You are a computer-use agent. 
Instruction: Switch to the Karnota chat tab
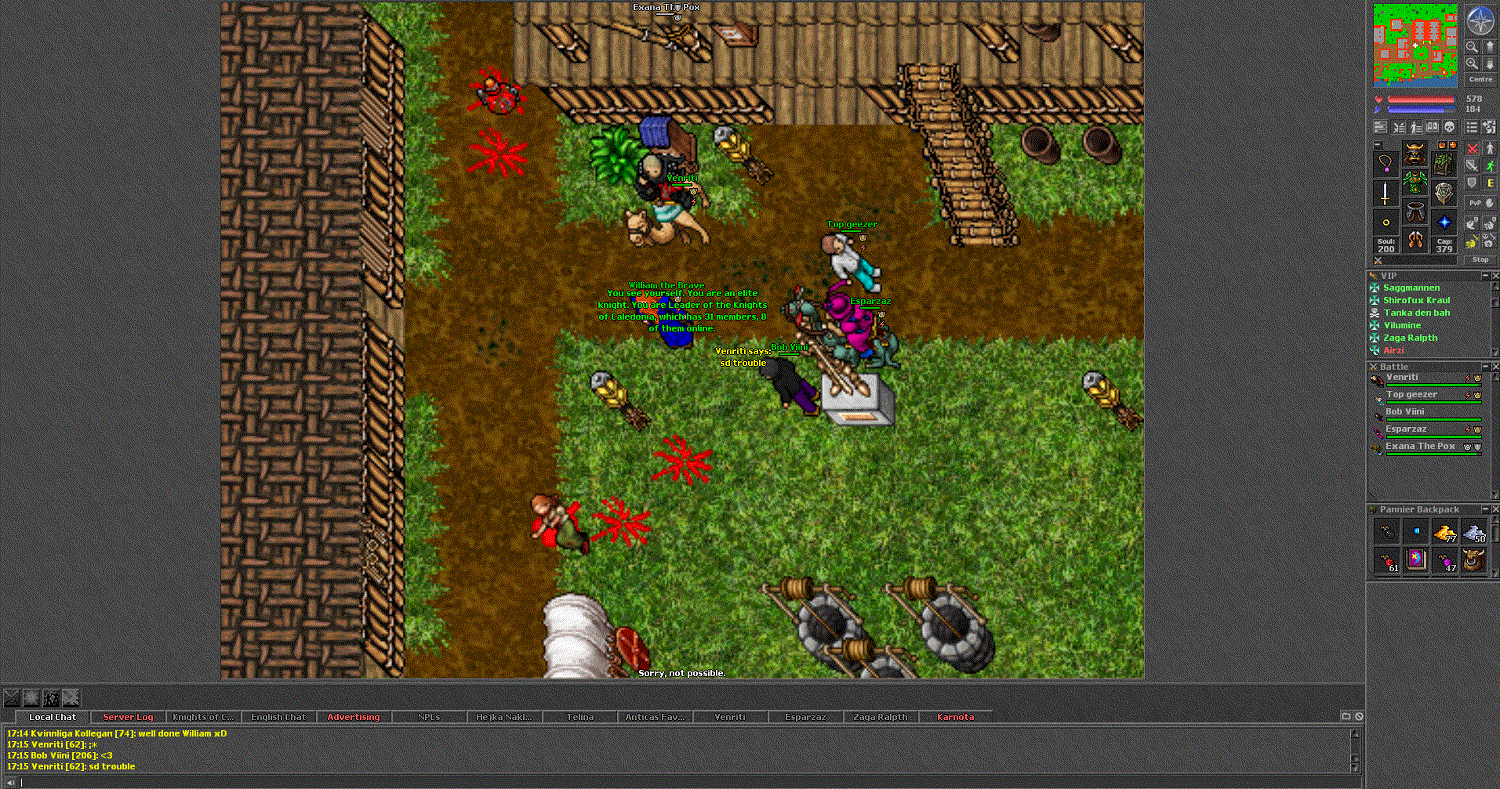[x=955, y=717]
